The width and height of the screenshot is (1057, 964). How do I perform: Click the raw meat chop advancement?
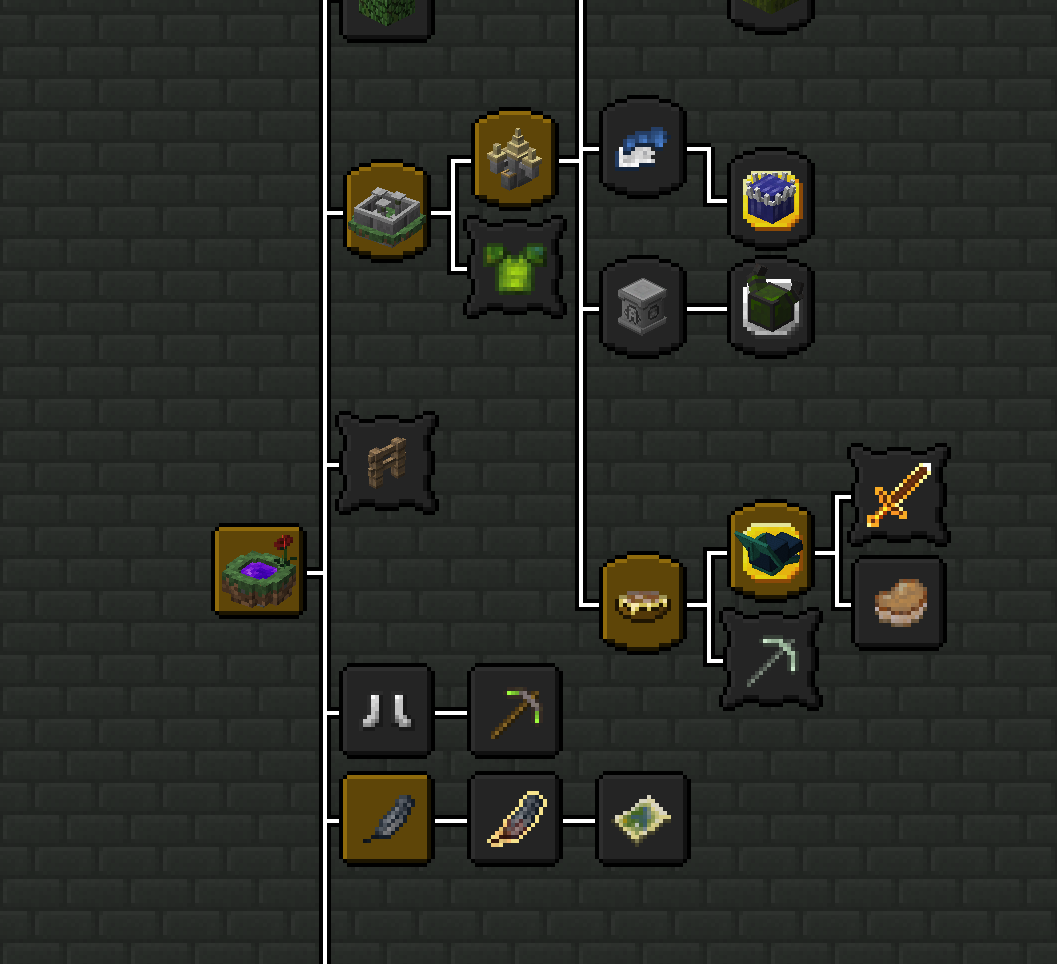tap(898, 603)
